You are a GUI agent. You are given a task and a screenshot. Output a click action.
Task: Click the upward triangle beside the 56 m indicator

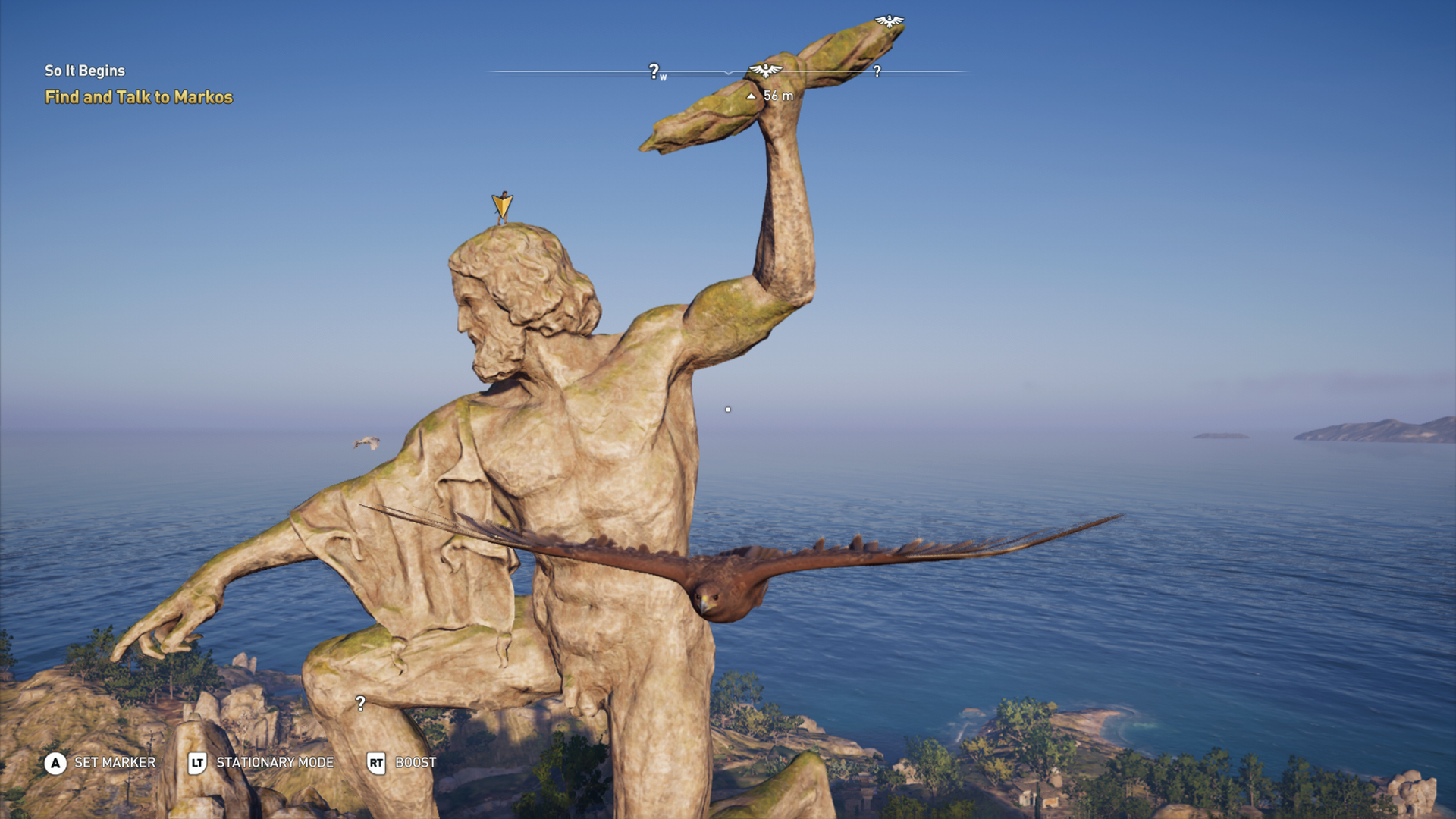(x=751, y=96)
